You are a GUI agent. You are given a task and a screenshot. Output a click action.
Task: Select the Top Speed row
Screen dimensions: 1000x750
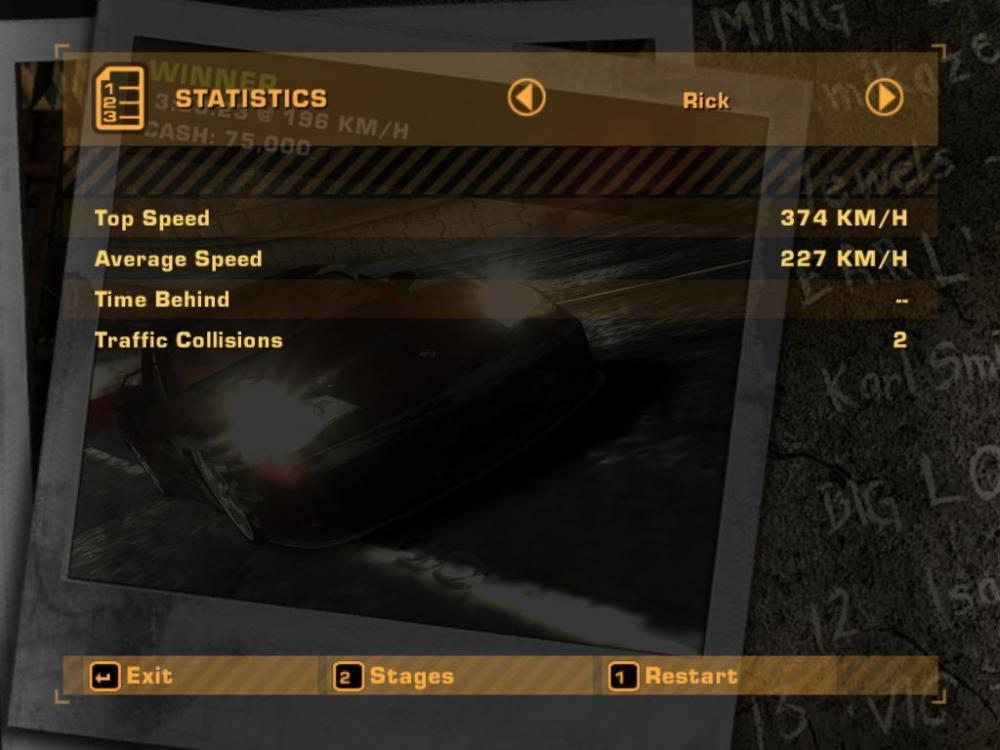[500, 218]
